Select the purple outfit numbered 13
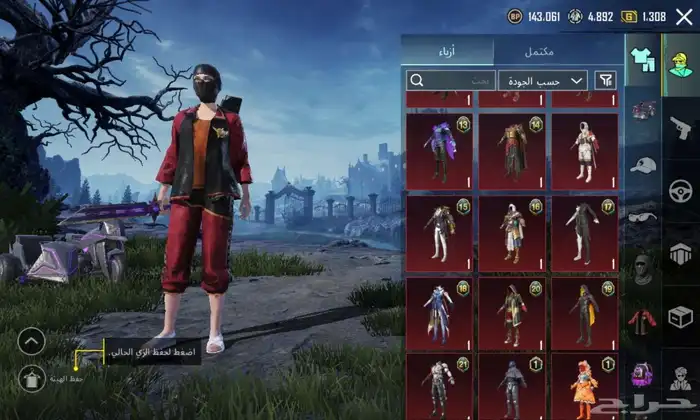The width and height of the screenshot is (700, 420). pos(440,151)
